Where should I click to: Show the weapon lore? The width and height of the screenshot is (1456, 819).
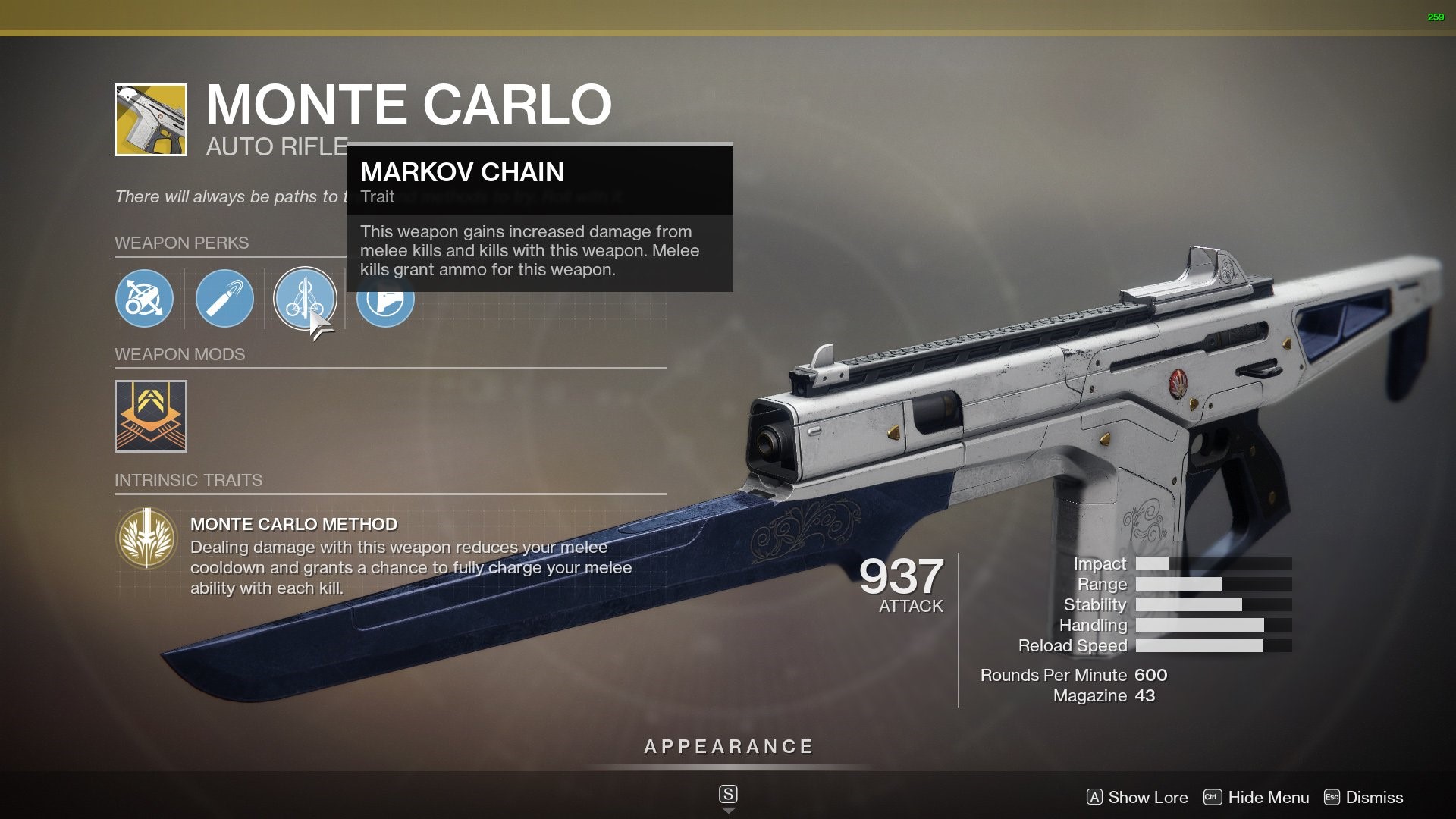click(x=1137, y=797)
